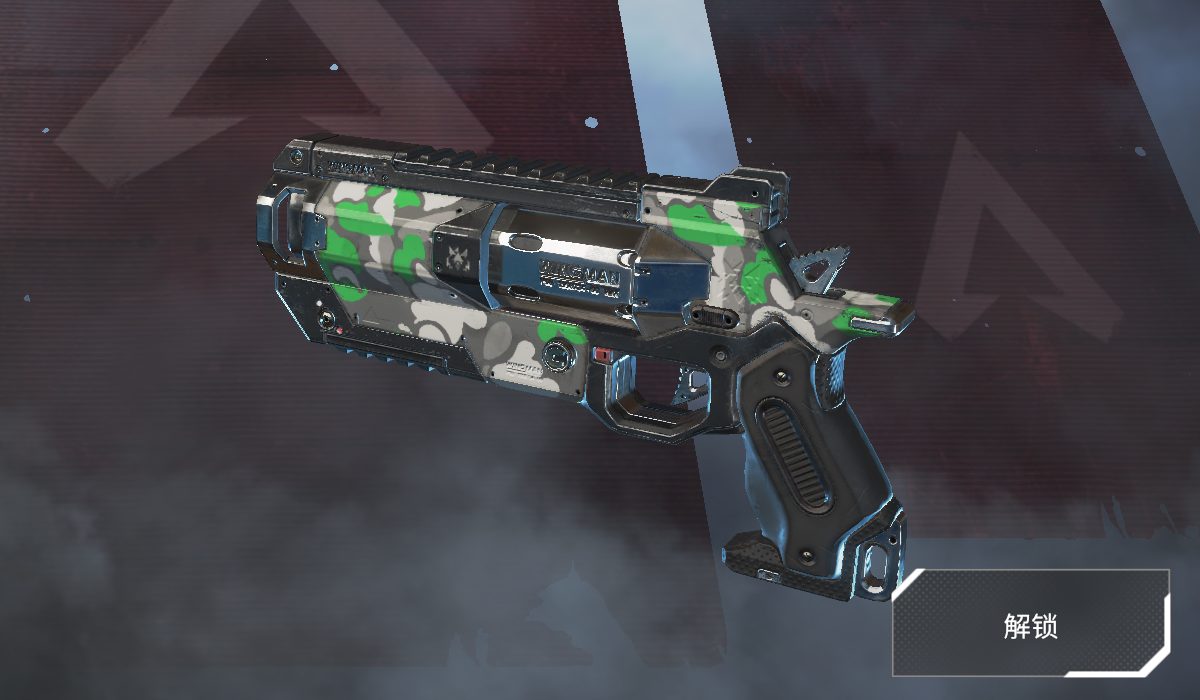Click the 解锁 (Unlock) button

[x=1031, y=624]
